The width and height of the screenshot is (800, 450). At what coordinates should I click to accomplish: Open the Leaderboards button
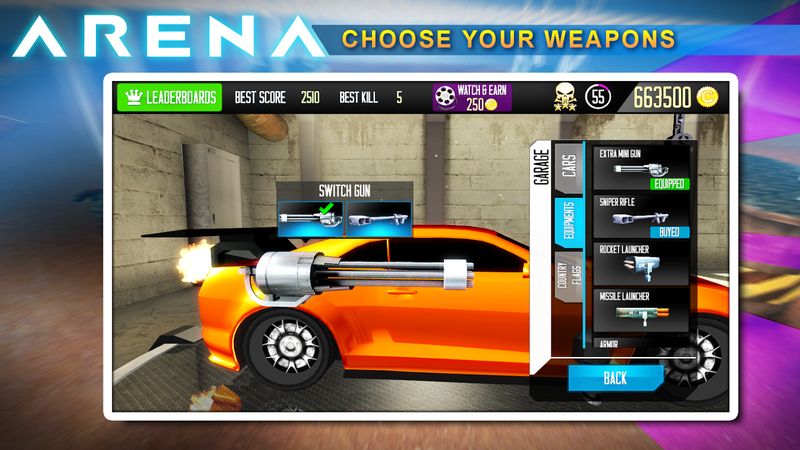169,98
